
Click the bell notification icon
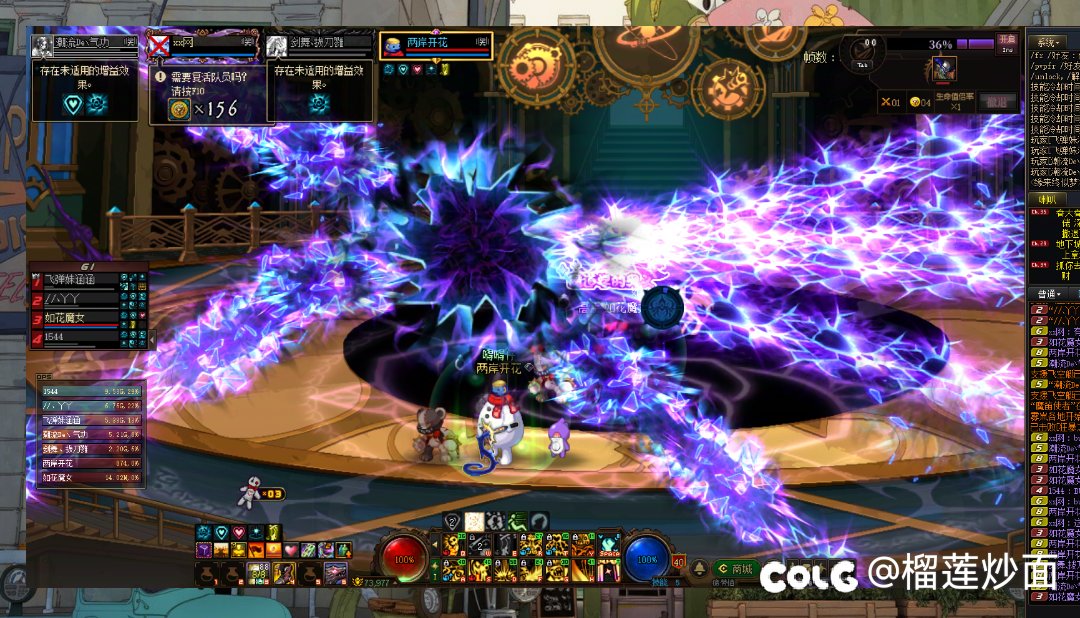point(698,568)
